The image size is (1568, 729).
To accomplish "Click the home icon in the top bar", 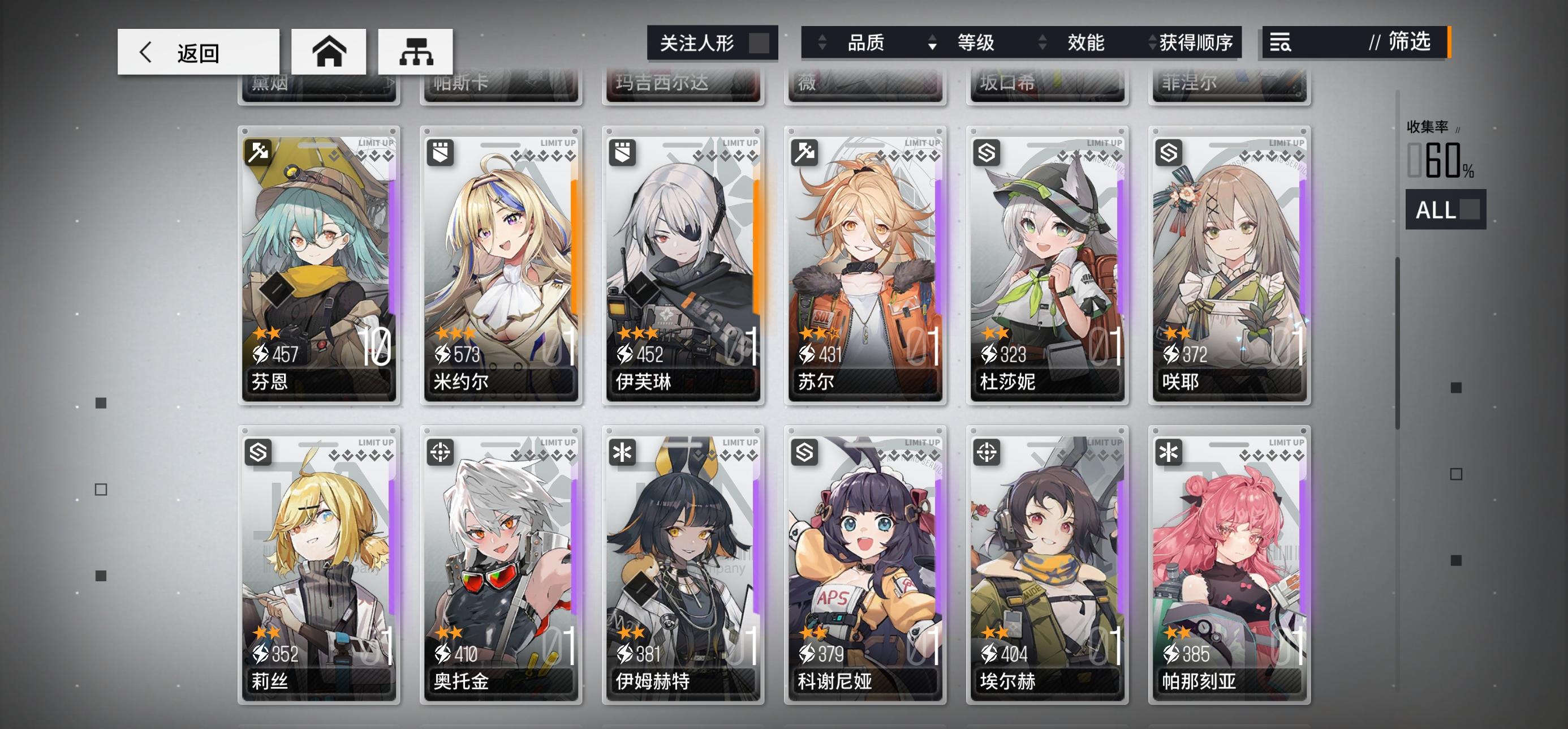I will [x=329, y=52].
